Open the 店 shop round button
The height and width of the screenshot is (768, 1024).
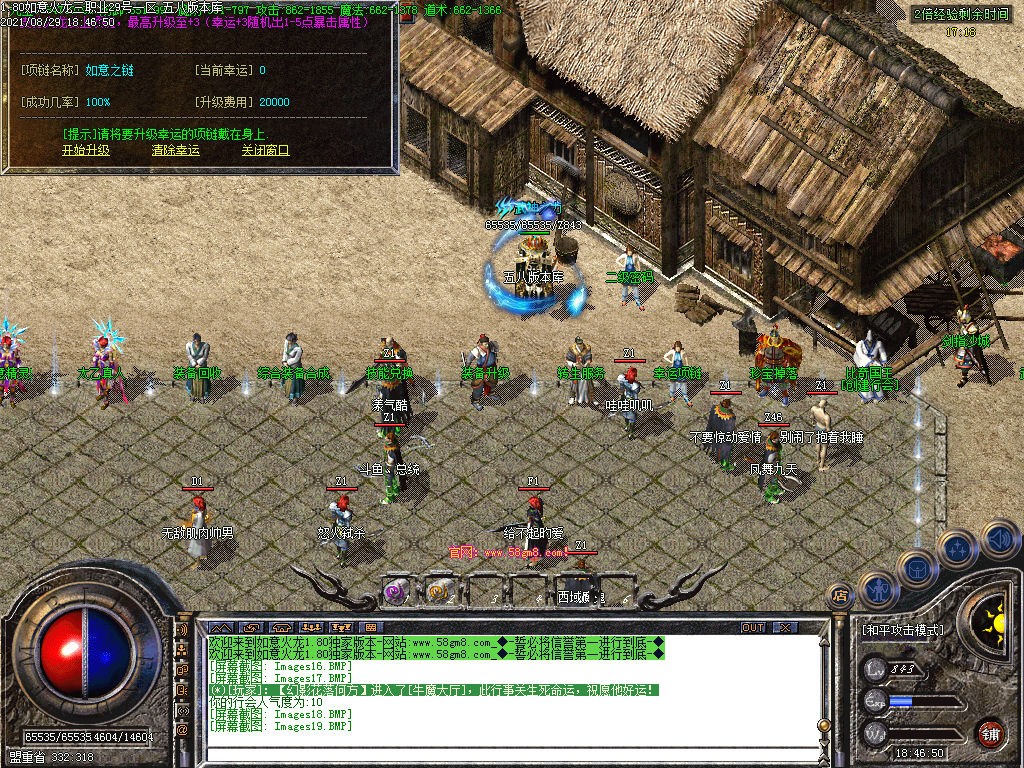click(x=840, y=597)
